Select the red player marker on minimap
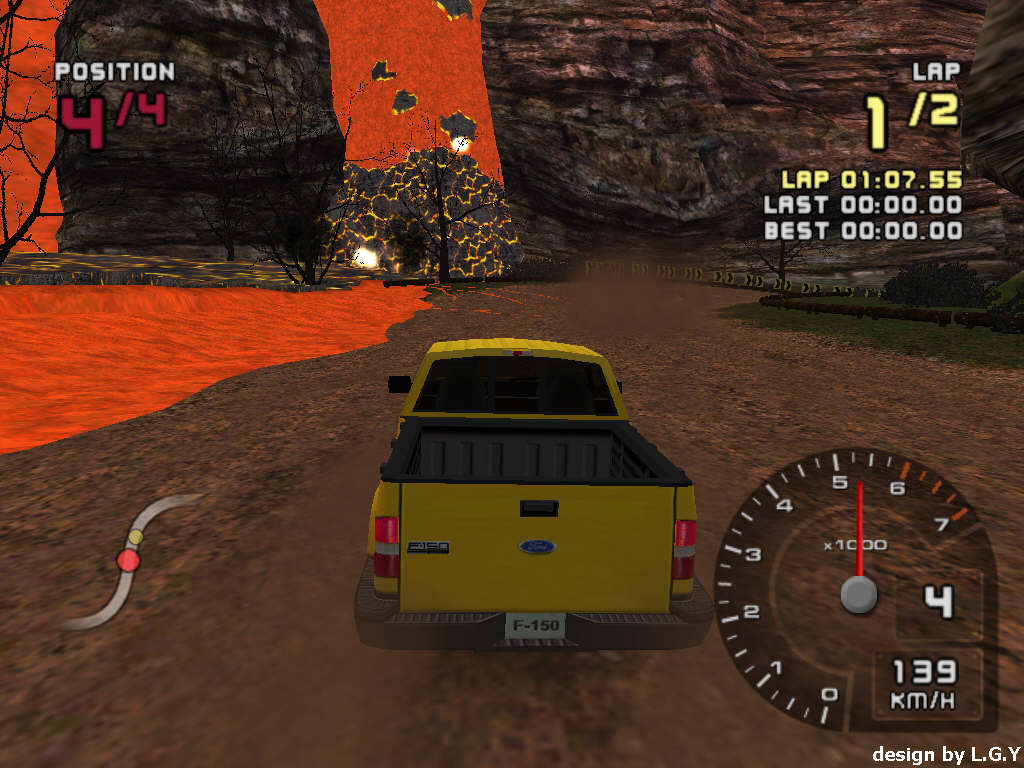This screenshot has width=1024, height=768. (128, 560)
